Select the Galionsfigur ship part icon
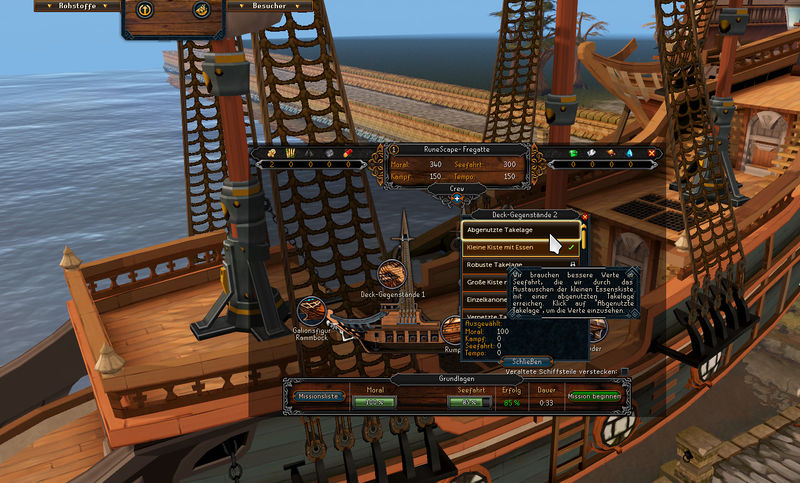The height and width of the screenshot is (483, 800). point(312,312)
